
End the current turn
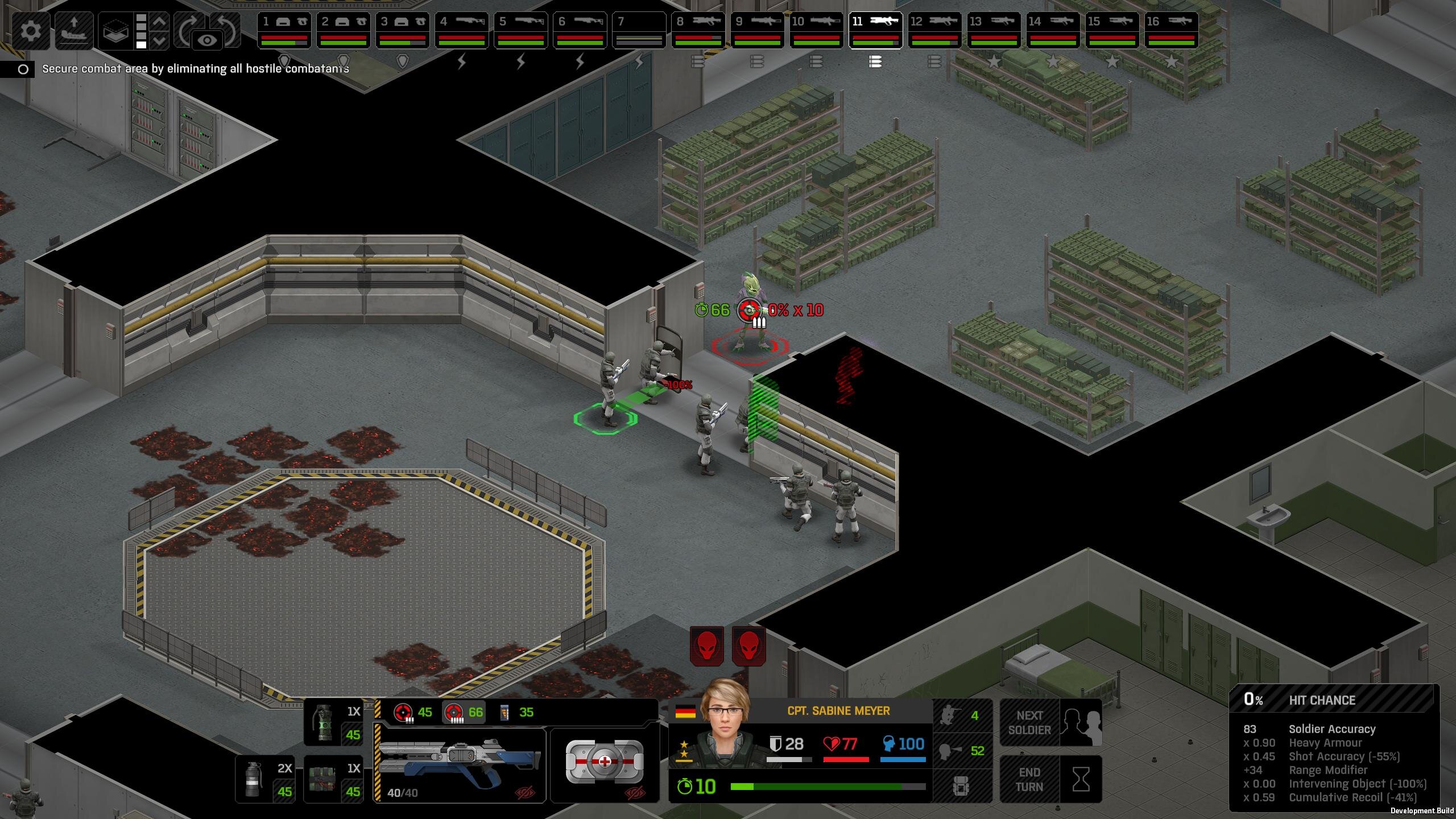(1050, 779)
